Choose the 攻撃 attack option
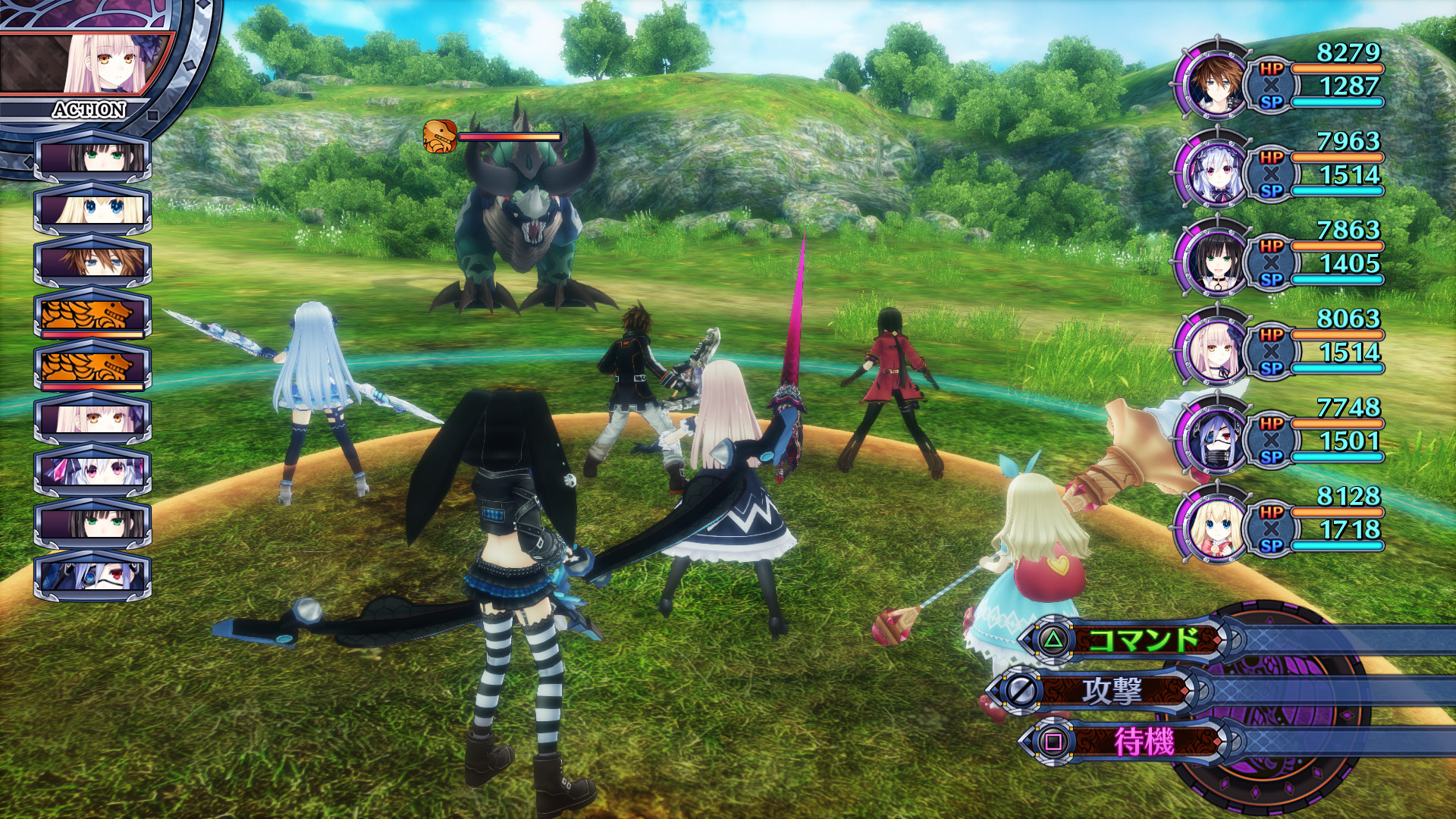 pyautogui.click(x=1112, y=691)
